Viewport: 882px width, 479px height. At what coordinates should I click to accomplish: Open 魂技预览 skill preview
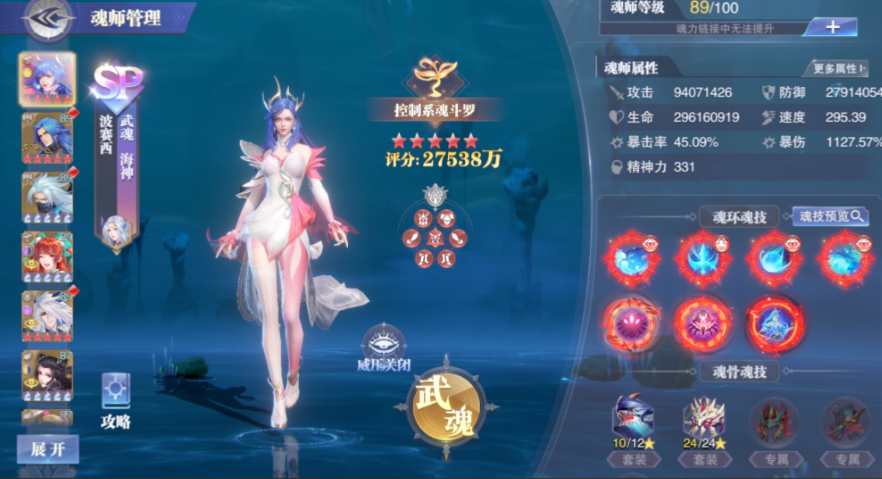point(830,216)
